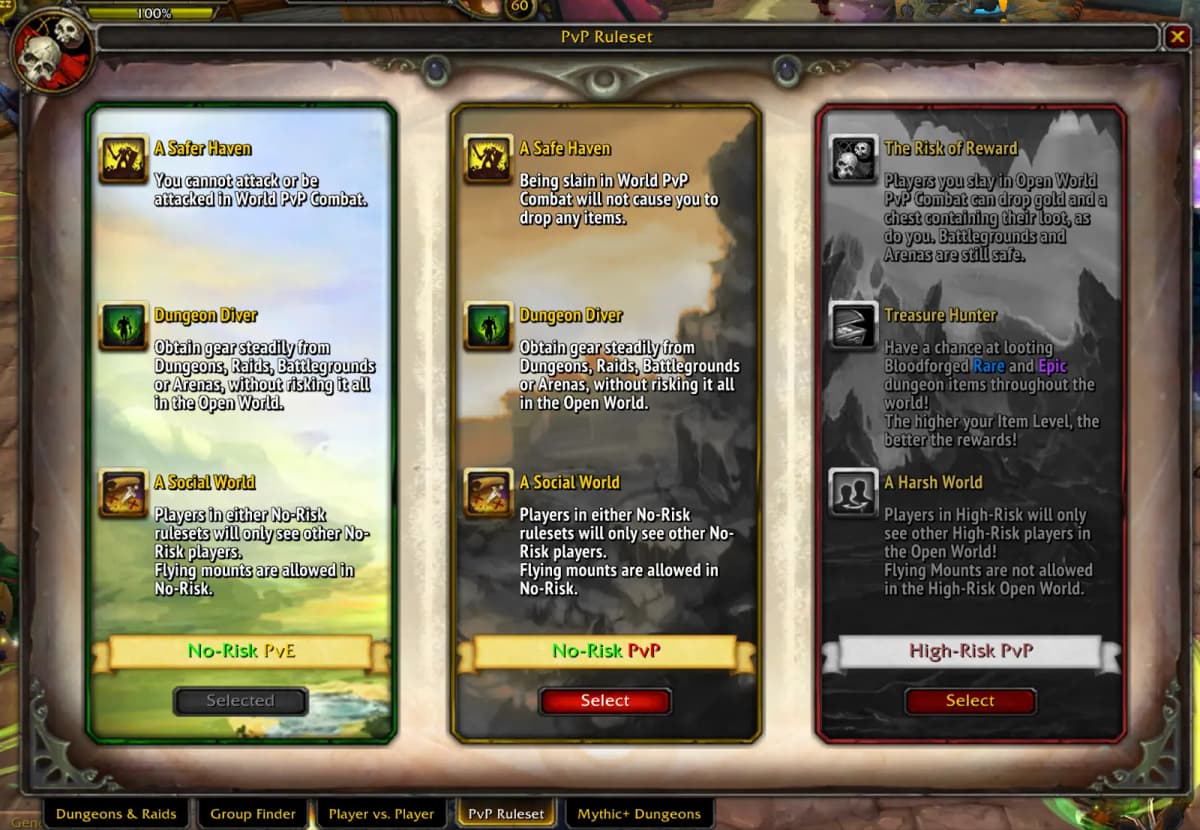Click the A Safer Haven icon
1200x830 pixels.
click(x=124, y=159)
